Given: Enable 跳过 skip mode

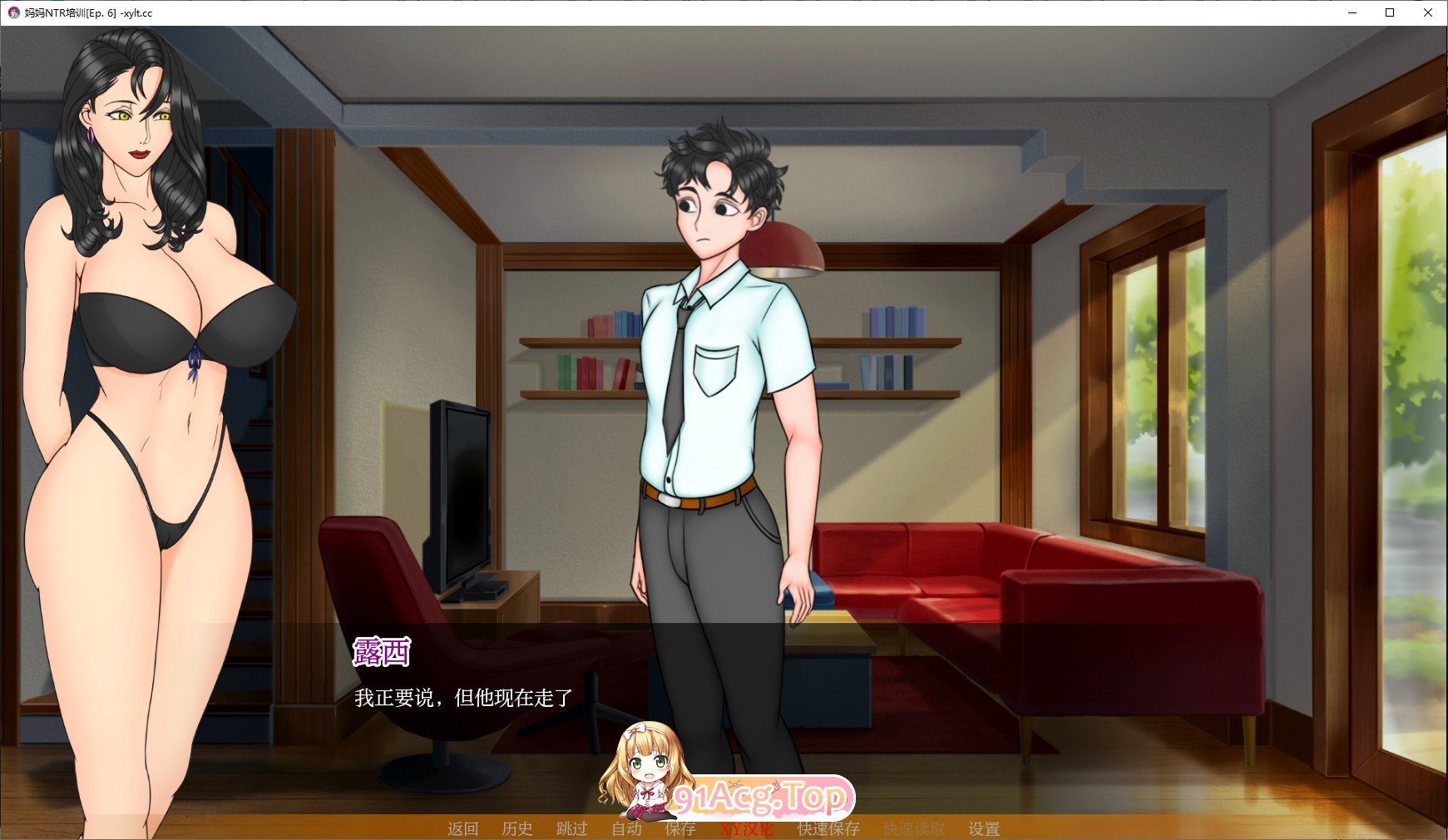Looking at the screenshot, I should [571, 828].
